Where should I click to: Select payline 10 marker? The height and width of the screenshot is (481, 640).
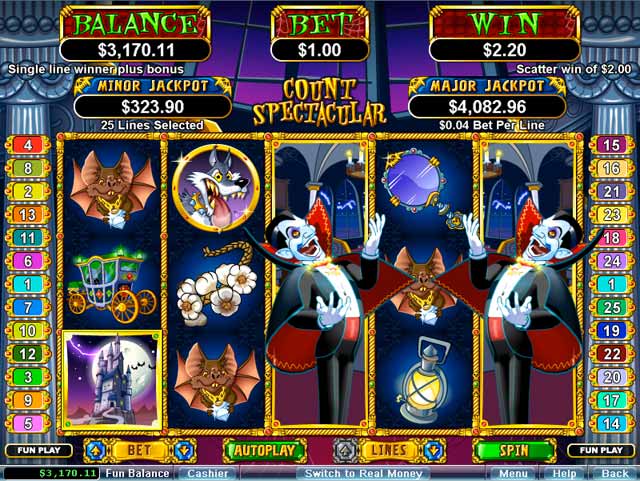pyautogui.click(x=28, y=331)
